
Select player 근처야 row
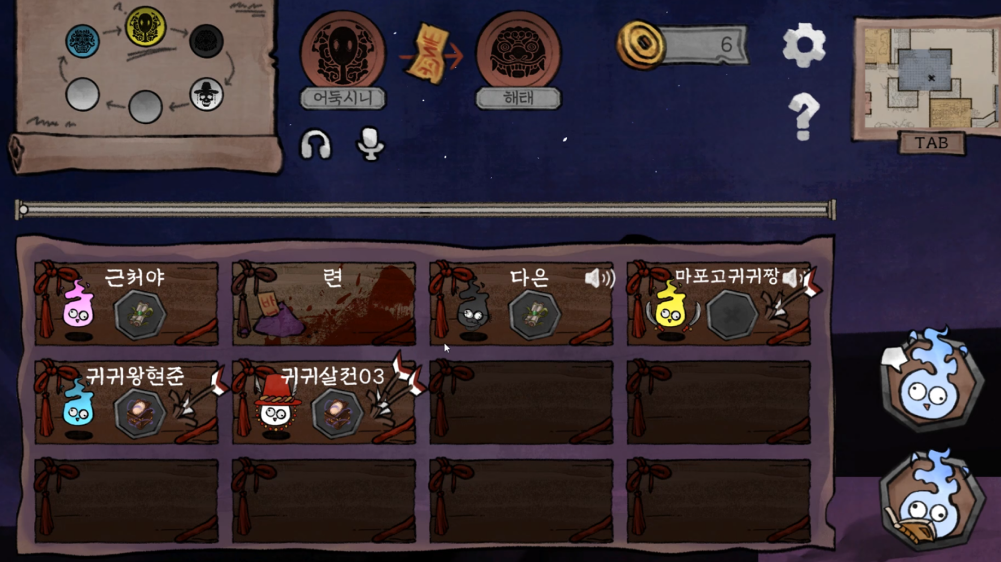point(126,304)
